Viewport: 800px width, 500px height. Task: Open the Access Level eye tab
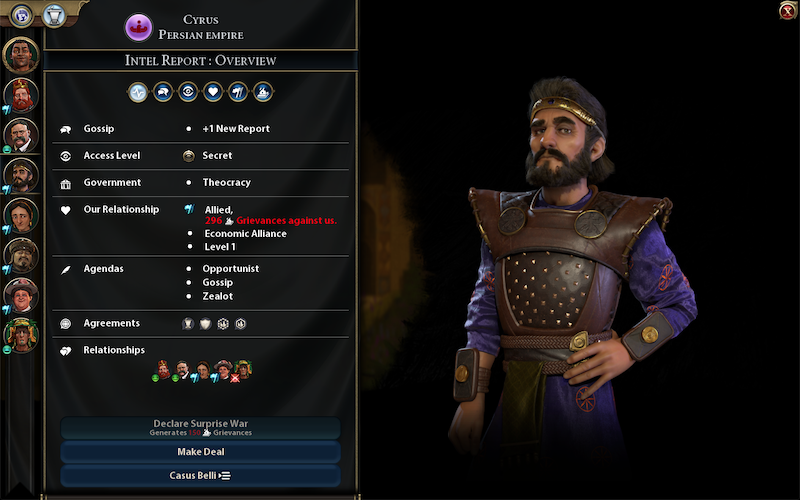click(x=188, y=92)
